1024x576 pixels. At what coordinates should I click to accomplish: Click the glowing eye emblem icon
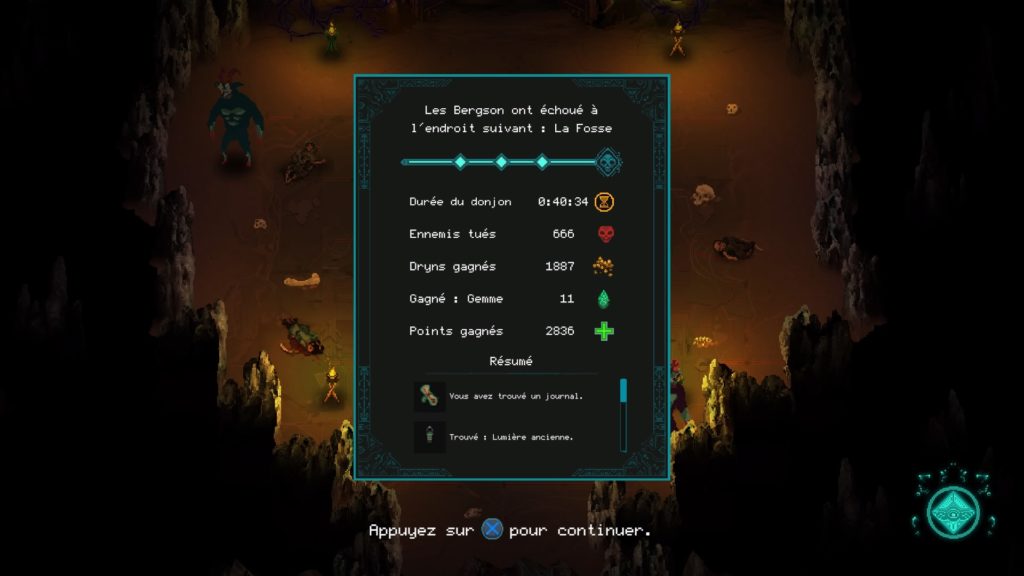tap(952, 510)
